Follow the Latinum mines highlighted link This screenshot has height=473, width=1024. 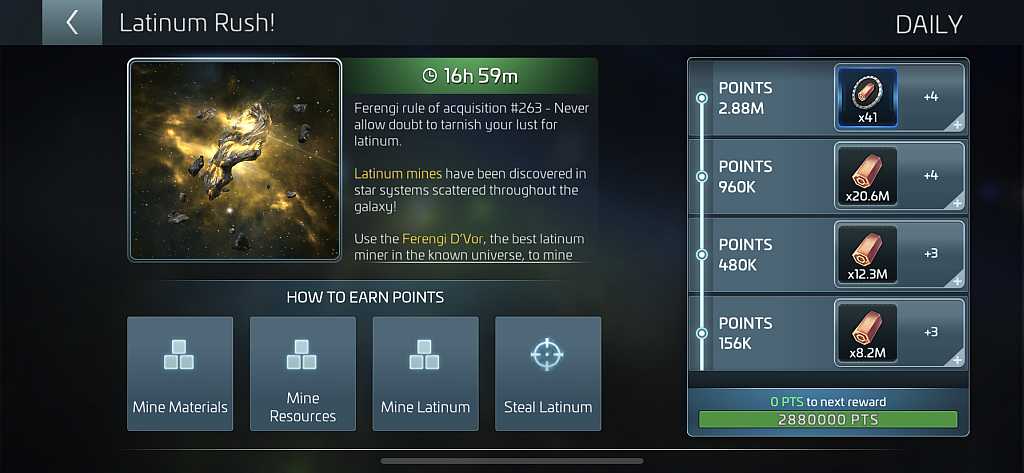pyautogui.click(x=398, y=174)
